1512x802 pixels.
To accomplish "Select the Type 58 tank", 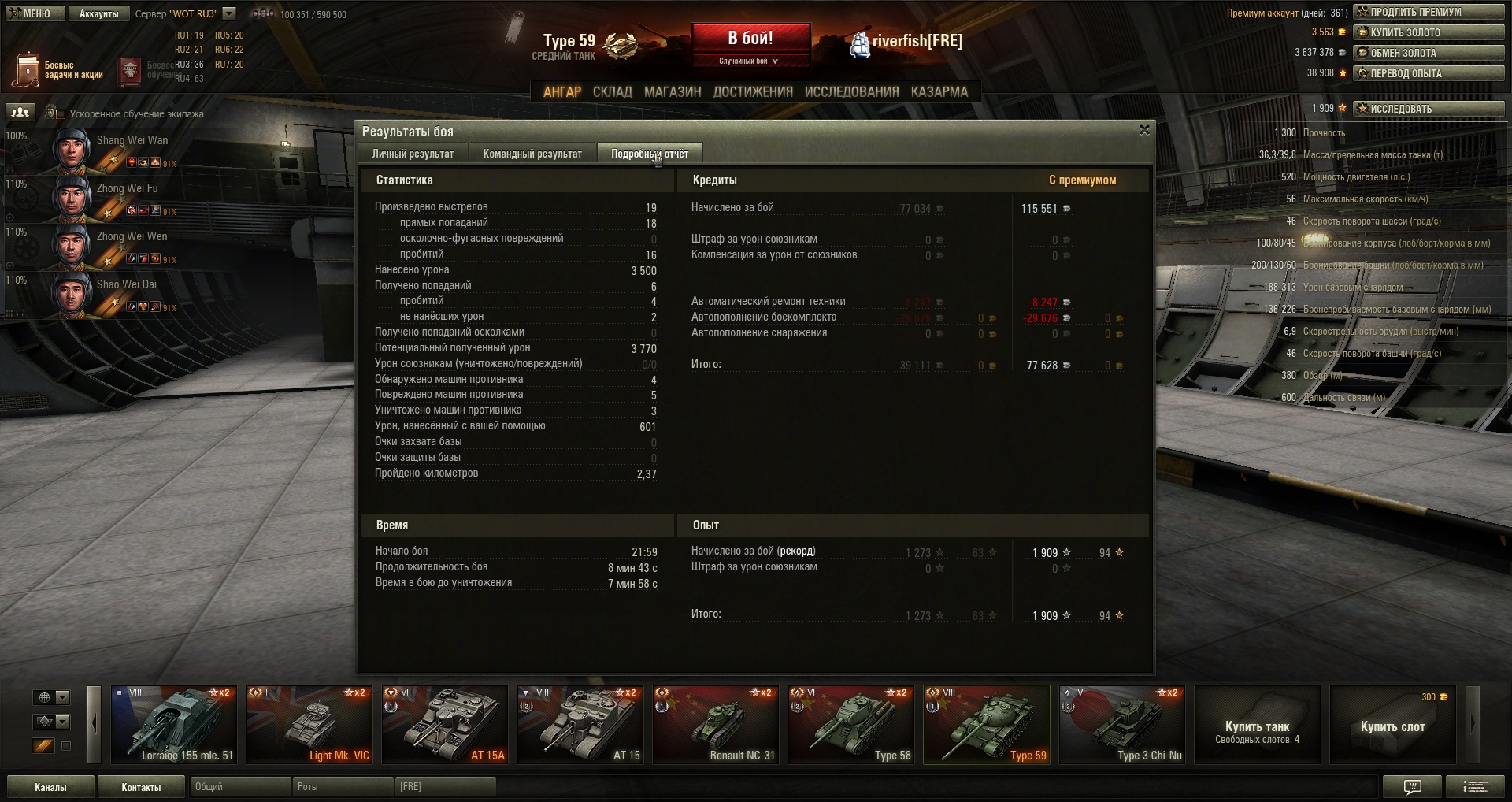I will click(851, 725).
